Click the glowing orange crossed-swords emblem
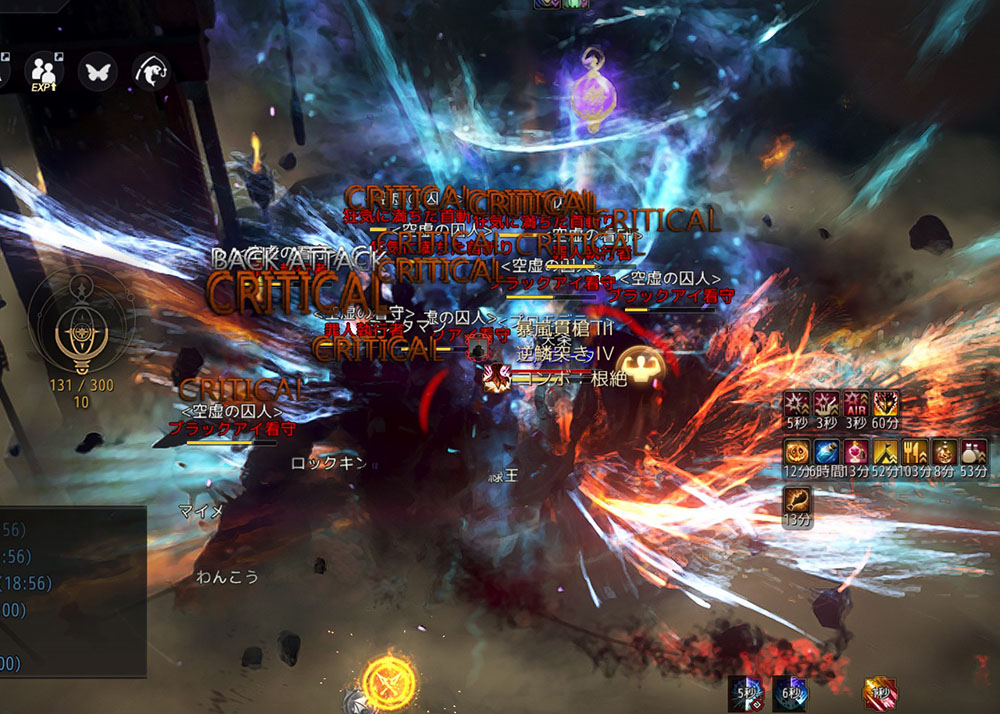This screenshot has height=714, width=1000. point(386,680)
